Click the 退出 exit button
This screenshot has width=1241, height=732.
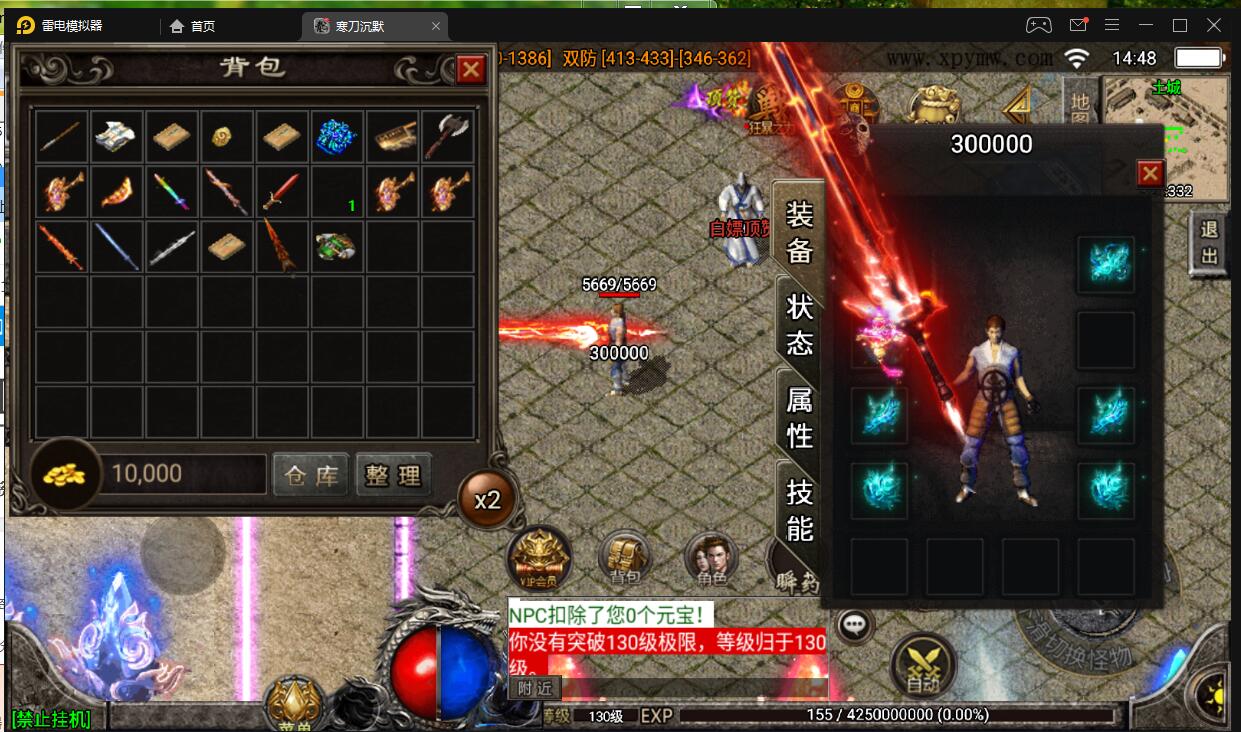click(x=1209, y=243)
